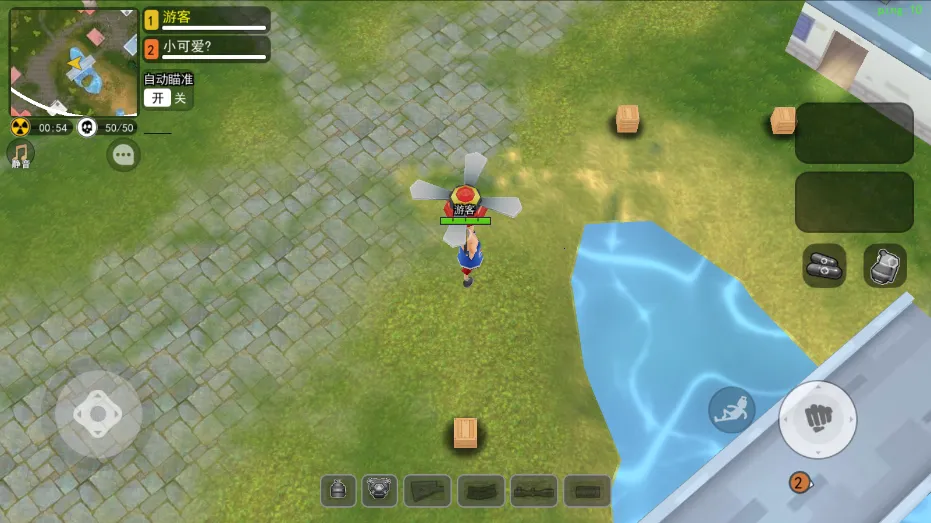
Task: Select teammate 游客 in the squad list
Action: 206,20
